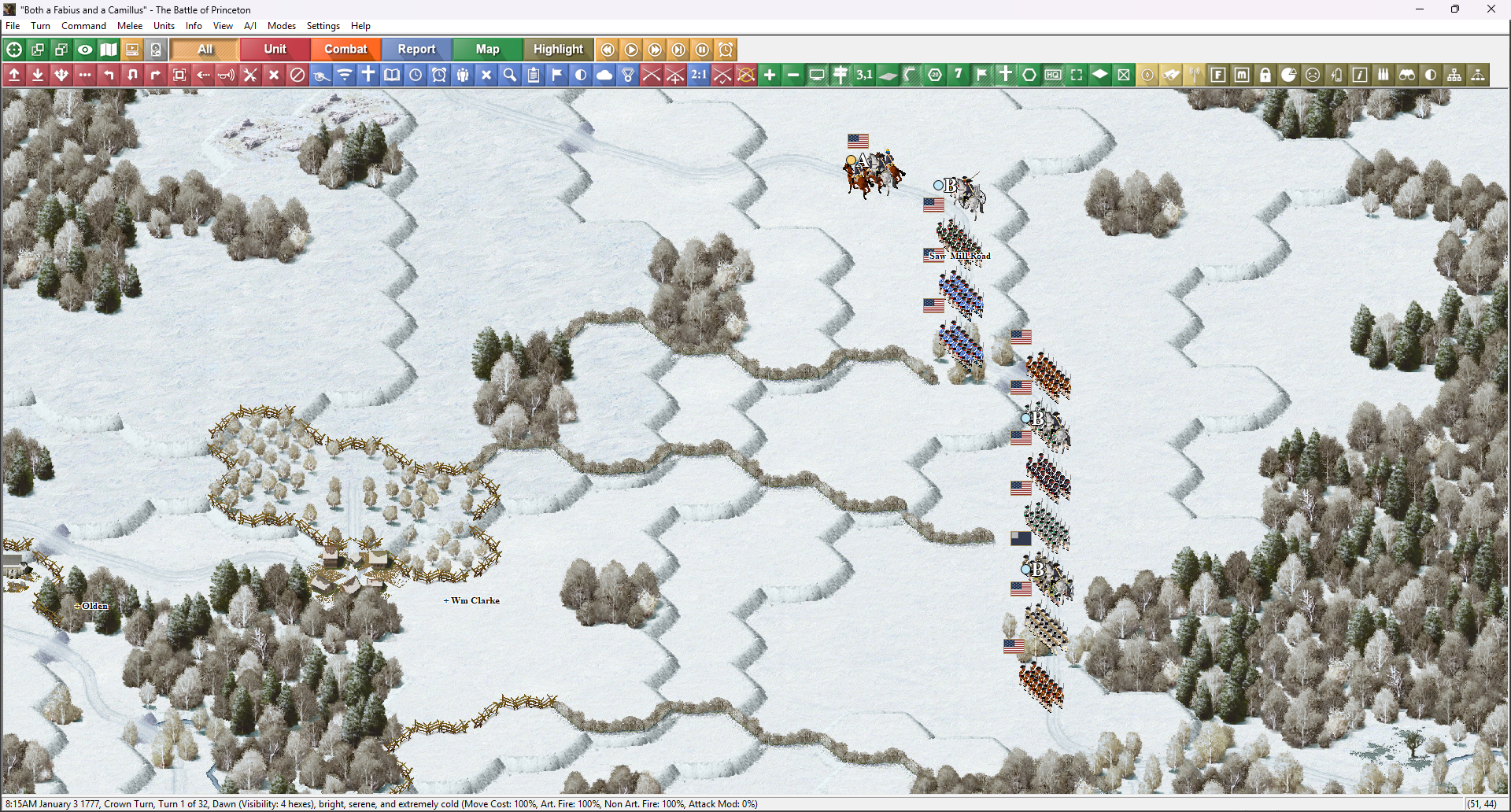Toggle the HQ toolbar button
1511x812 pixels.
click(1053, 75)
